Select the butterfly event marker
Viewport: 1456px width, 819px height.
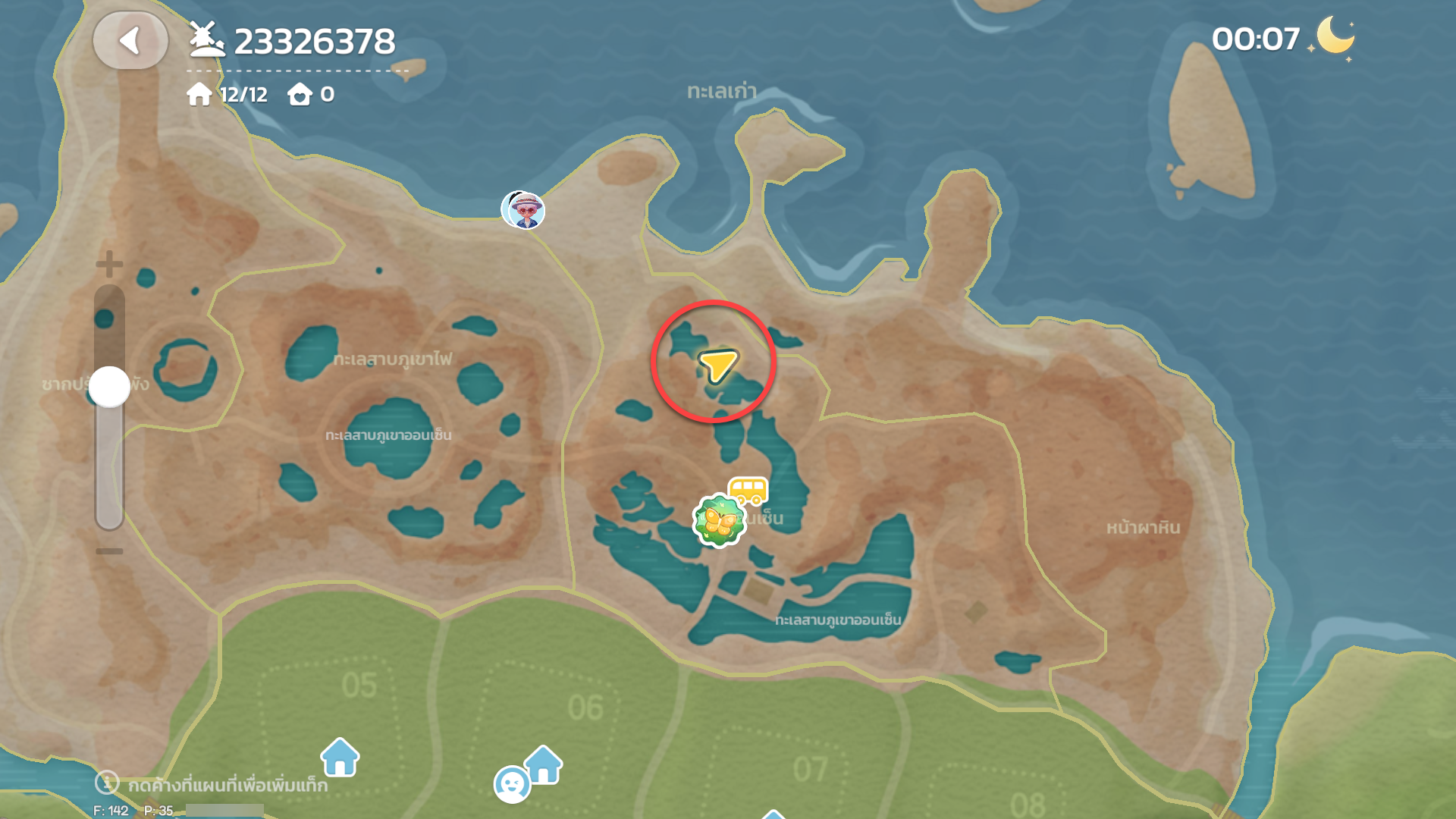tap(718, 520)
